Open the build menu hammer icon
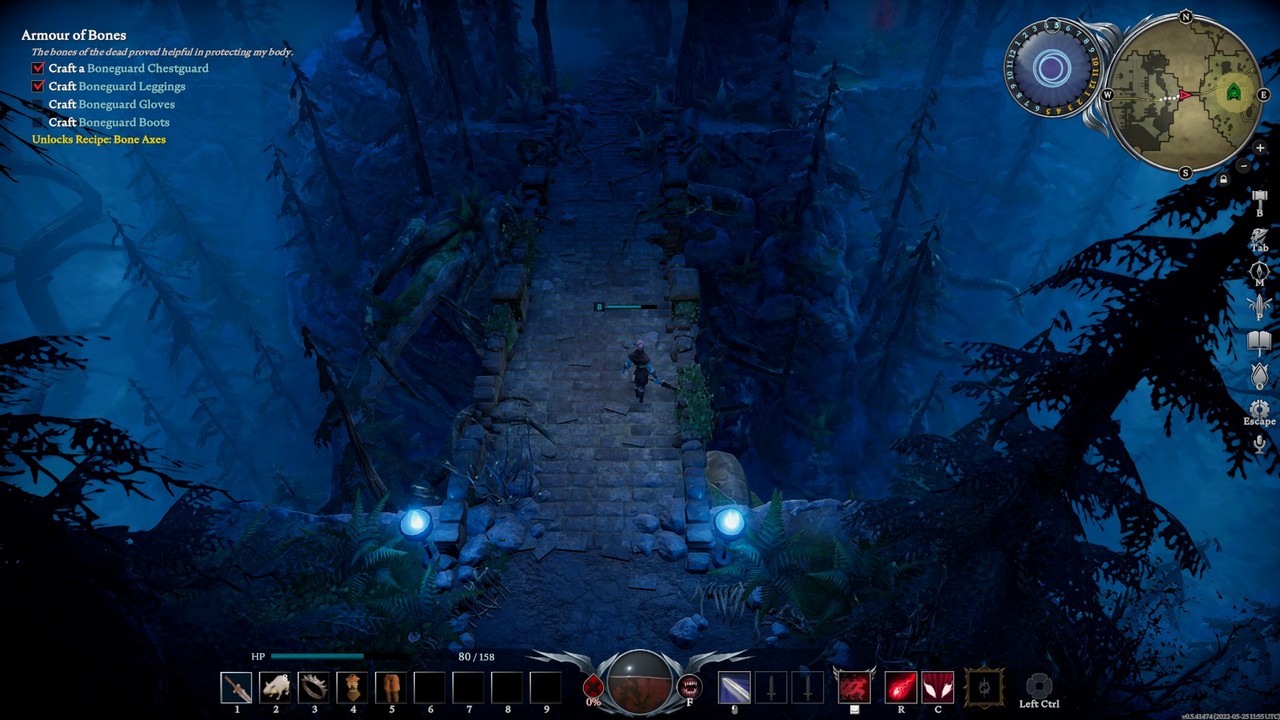The image size is (1280, 720). point(1260,199)
